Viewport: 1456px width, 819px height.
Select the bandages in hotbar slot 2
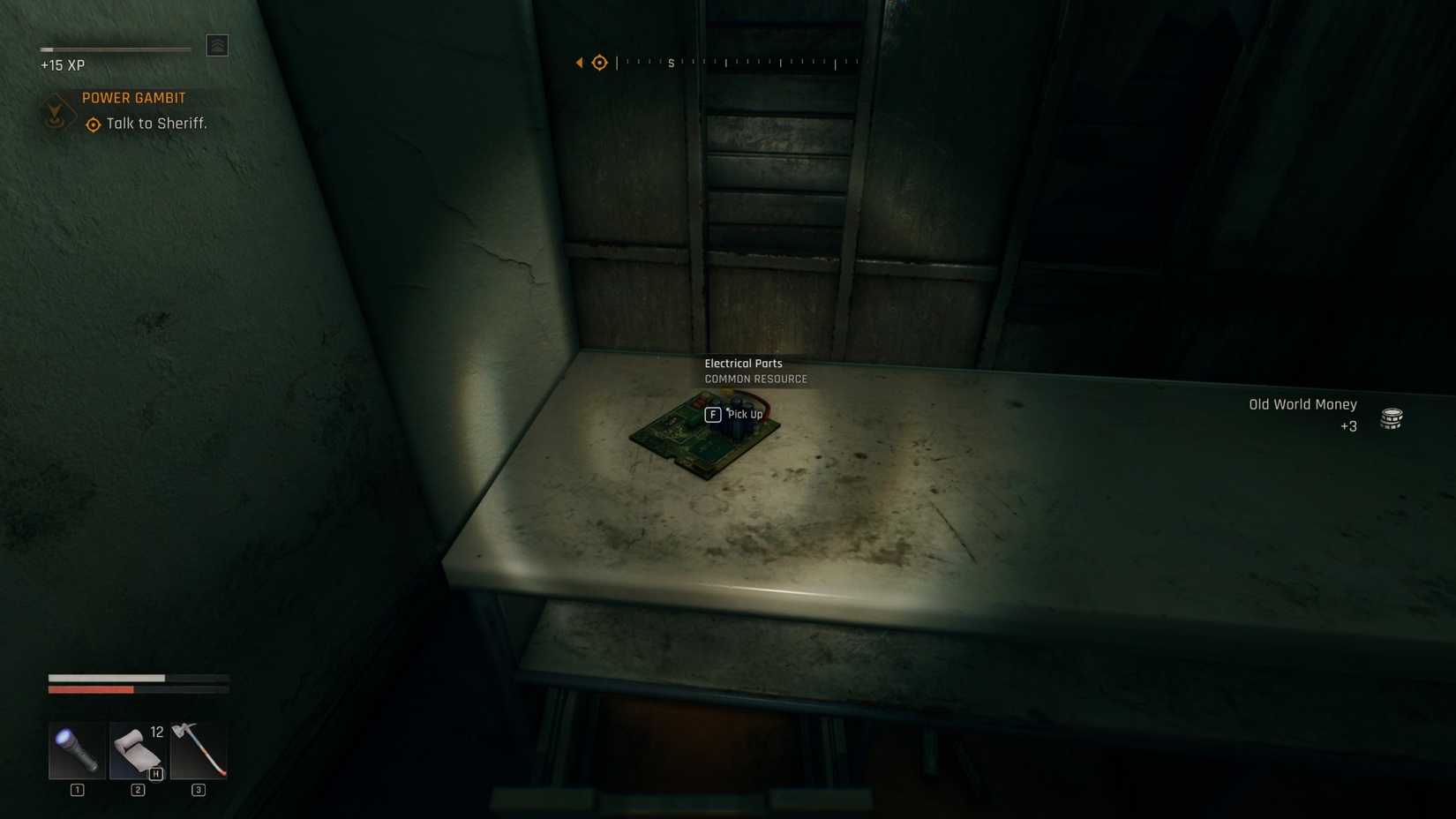tap(137, 751)
